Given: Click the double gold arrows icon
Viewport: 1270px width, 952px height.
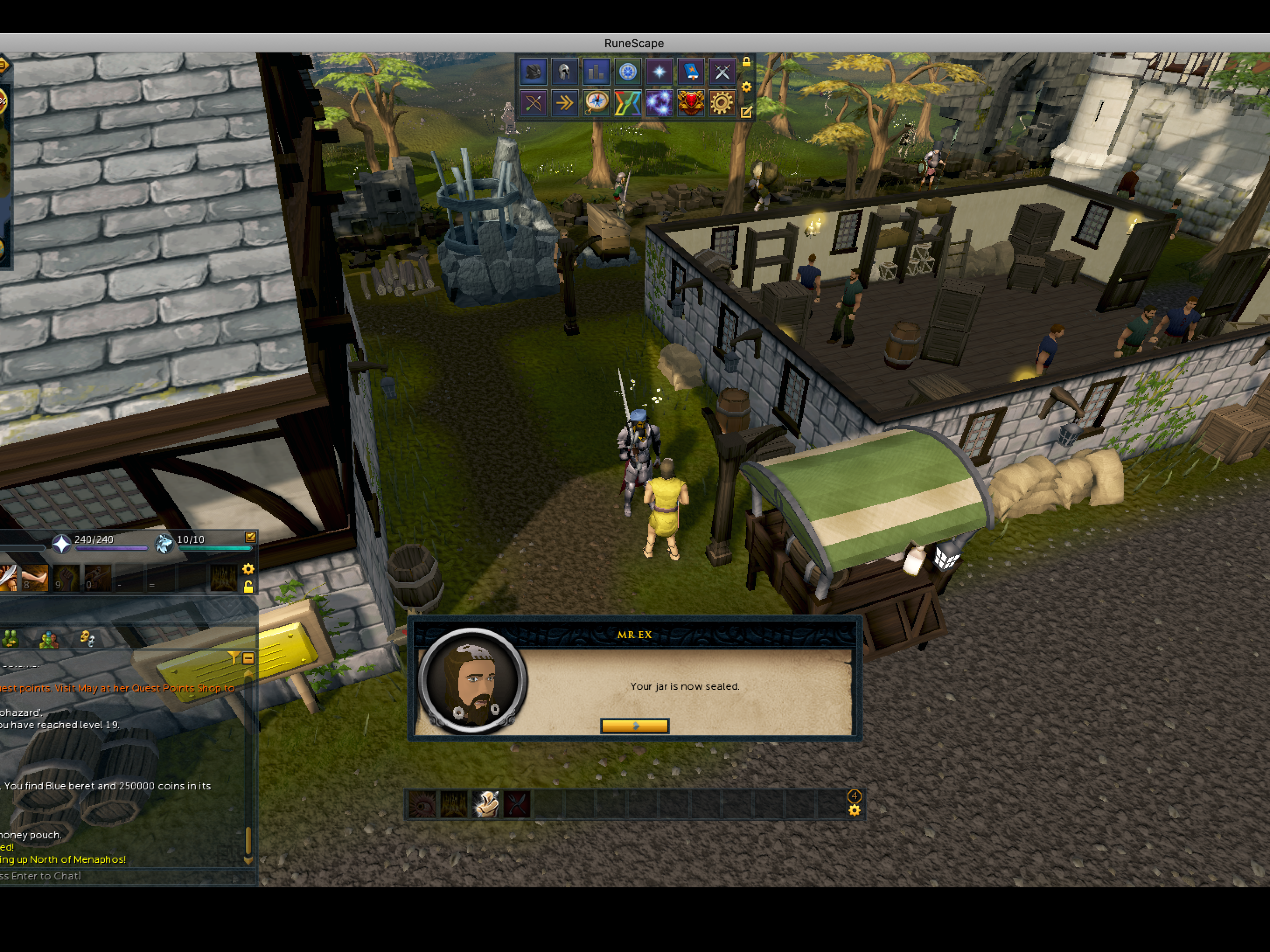Looking at the screenshot, I should tap(565, 104).
